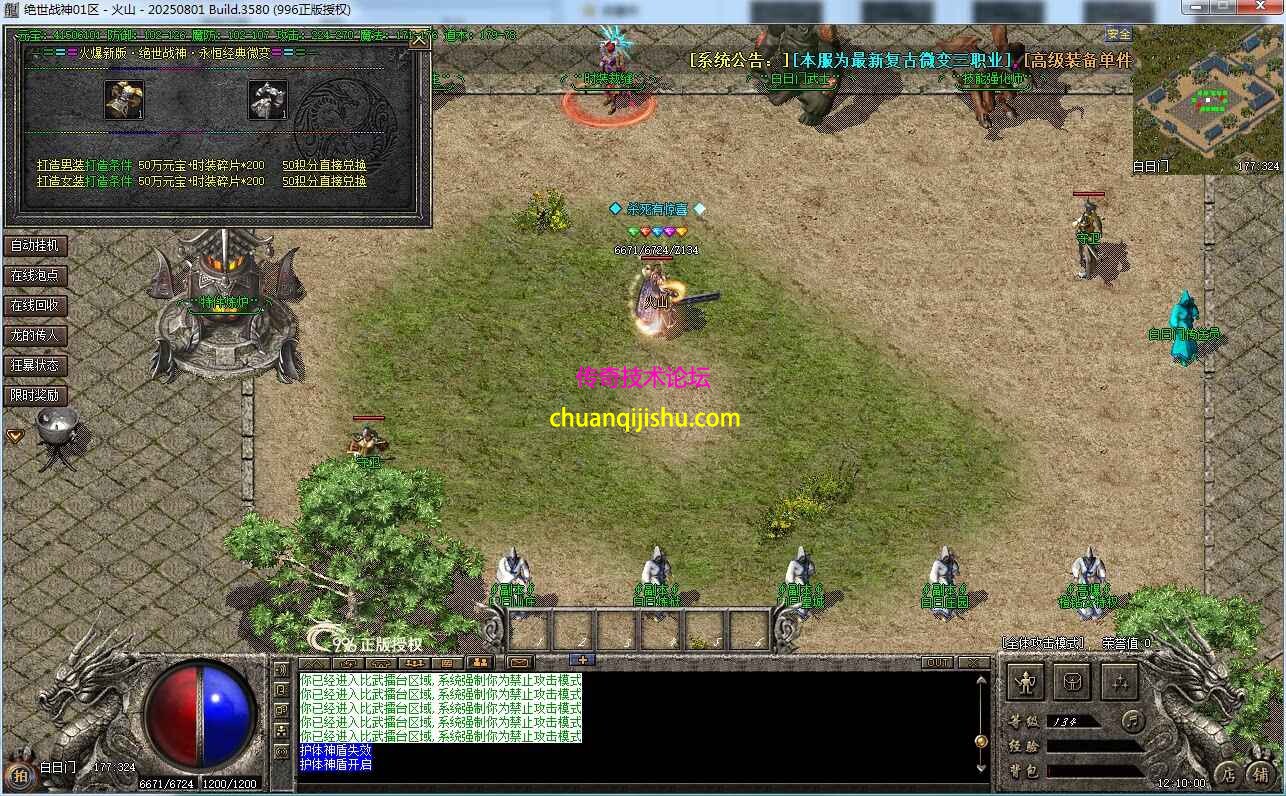Click the experience (经验) progress bar

[1093, 745]
